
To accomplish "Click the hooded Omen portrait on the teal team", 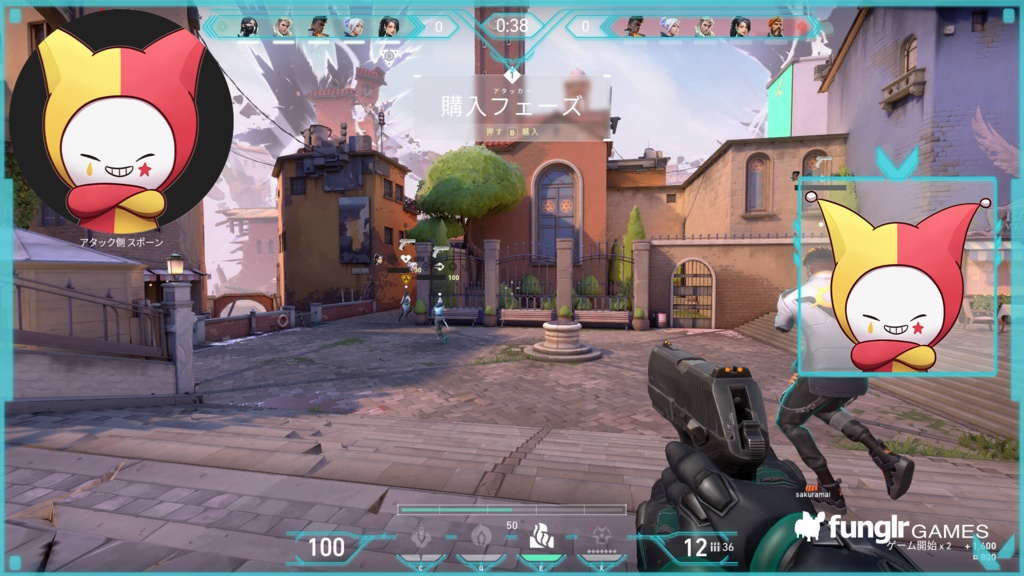I will click(x=248, y=27).
